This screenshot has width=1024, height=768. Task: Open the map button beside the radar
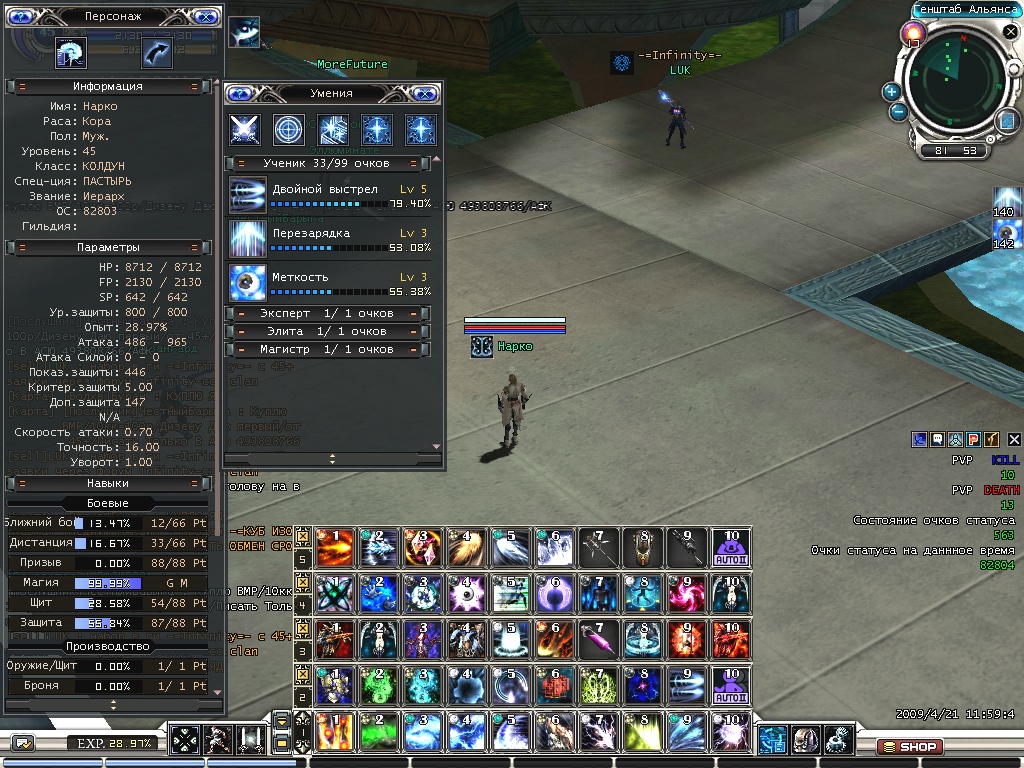tap(1006, 121)
